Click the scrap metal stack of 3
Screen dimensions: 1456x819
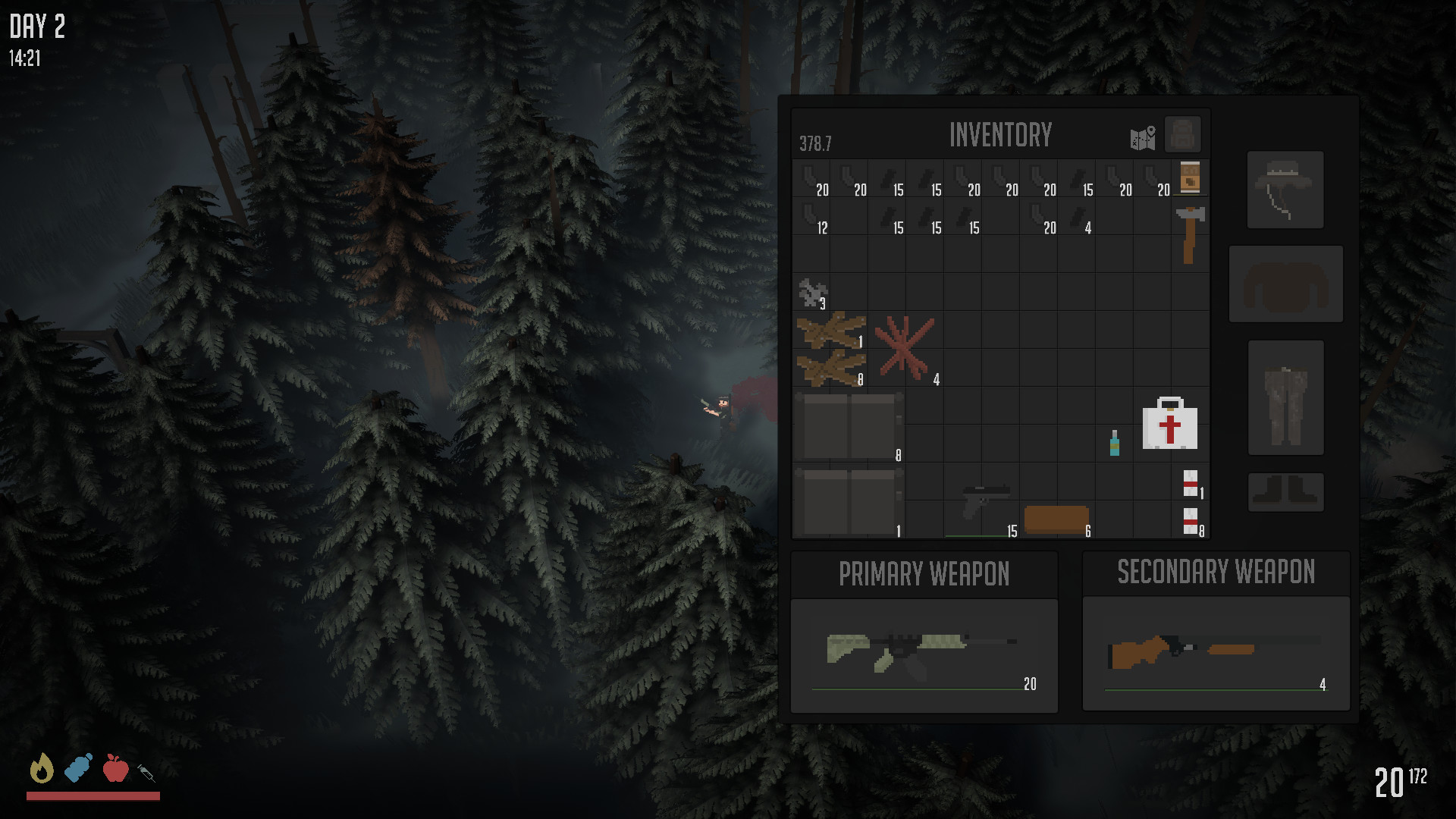pyautogui.click(x=813, y=292)
